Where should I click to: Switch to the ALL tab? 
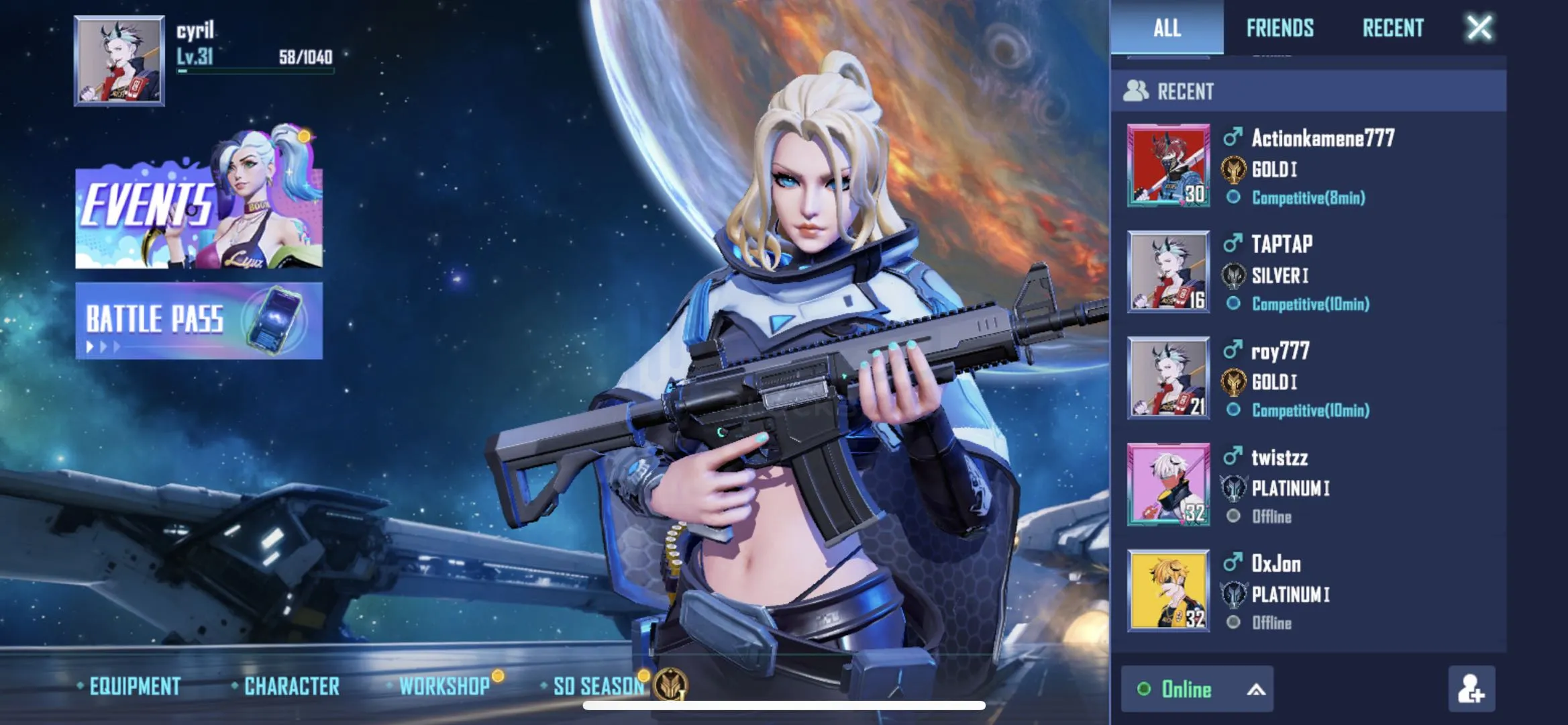(1167, 28)
